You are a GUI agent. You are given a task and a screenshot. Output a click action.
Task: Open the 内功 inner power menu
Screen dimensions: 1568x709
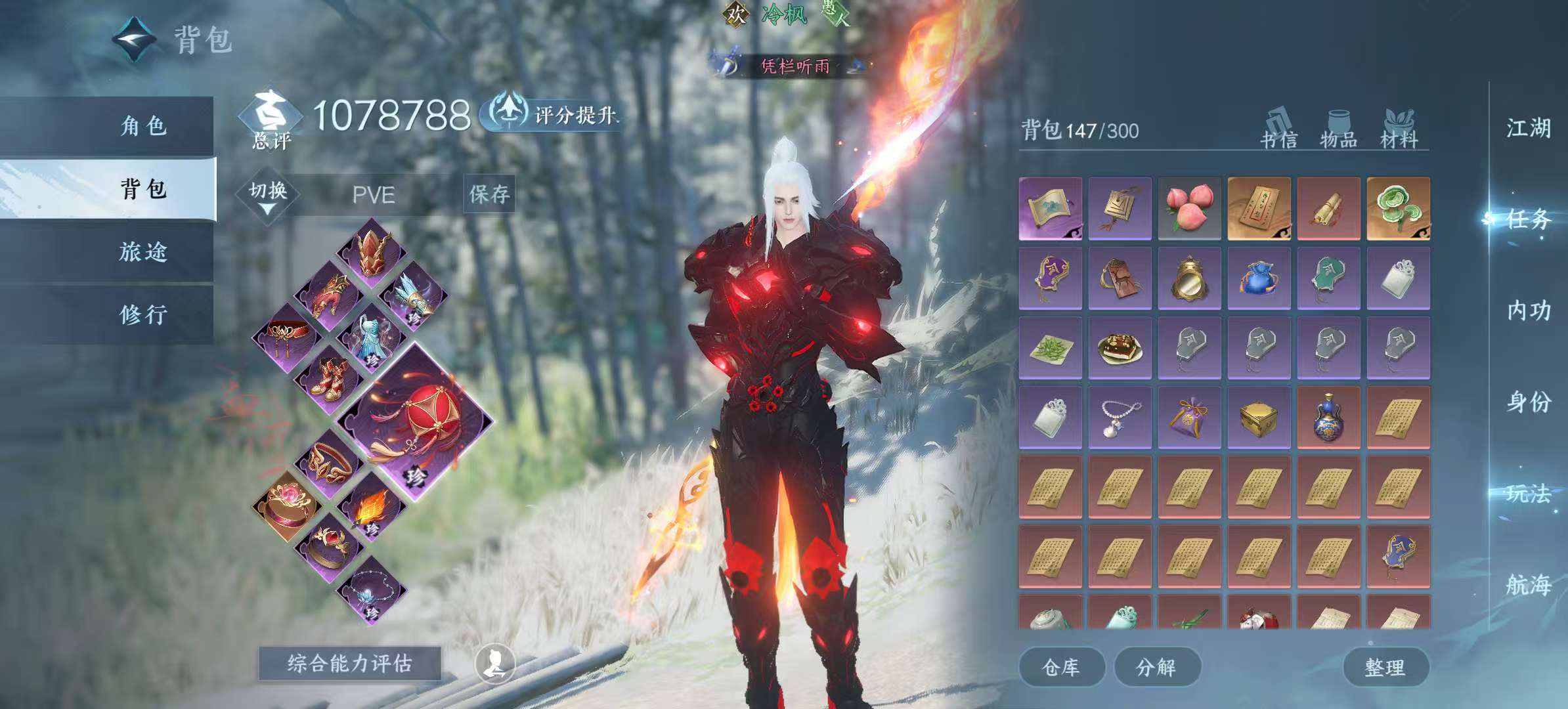point(1529,311)
